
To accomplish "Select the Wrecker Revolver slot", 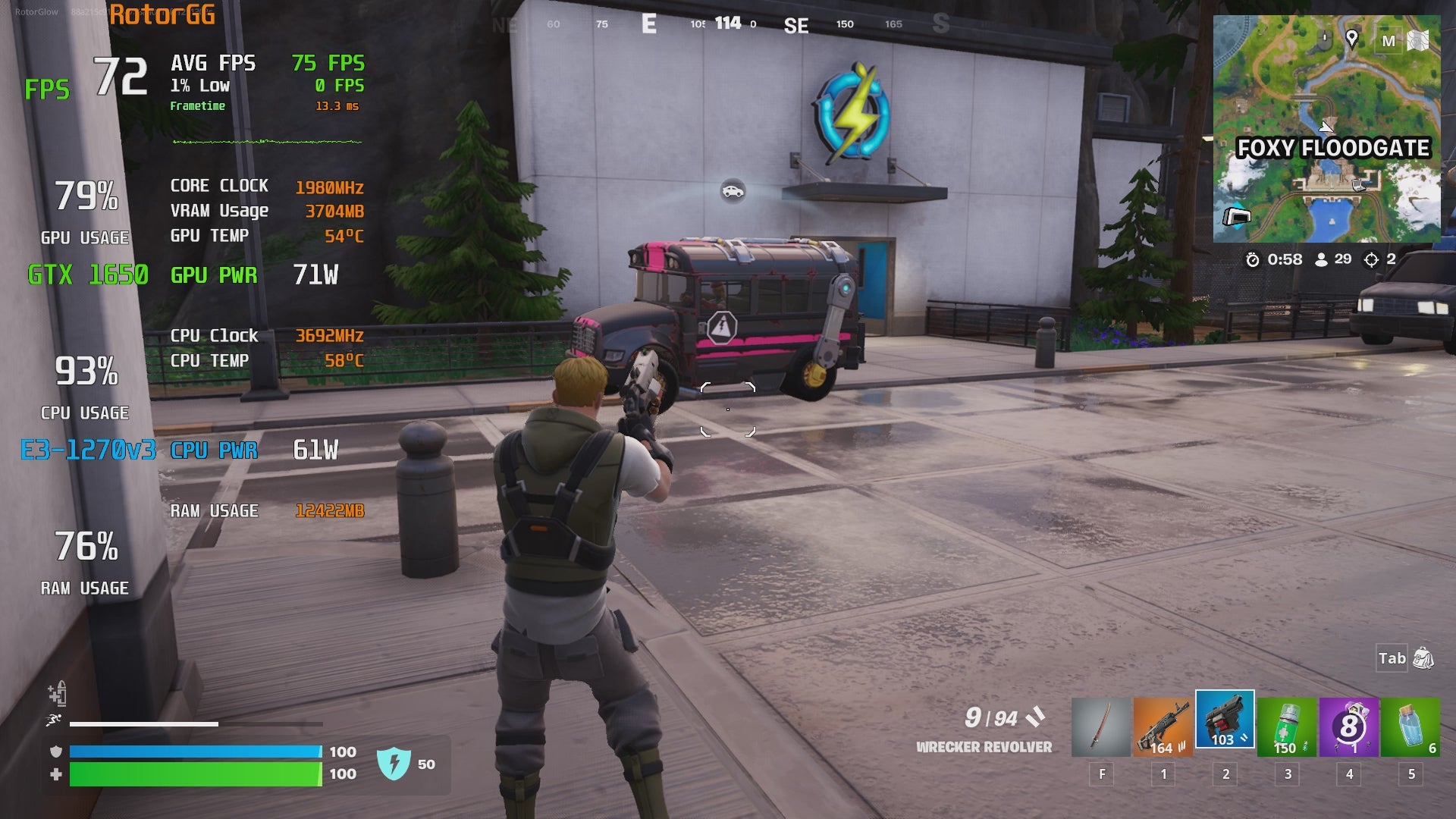I will [x=1225, y=720].
